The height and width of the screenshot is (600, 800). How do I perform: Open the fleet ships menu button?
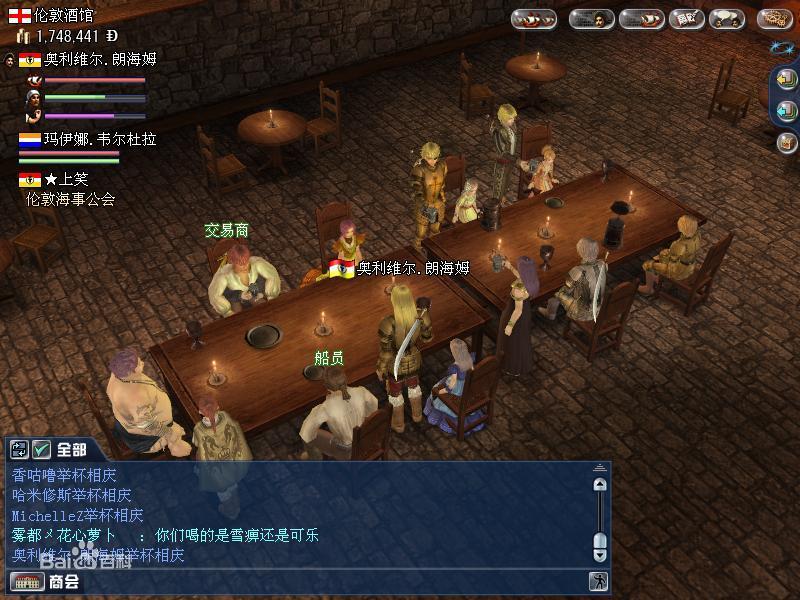534,19
